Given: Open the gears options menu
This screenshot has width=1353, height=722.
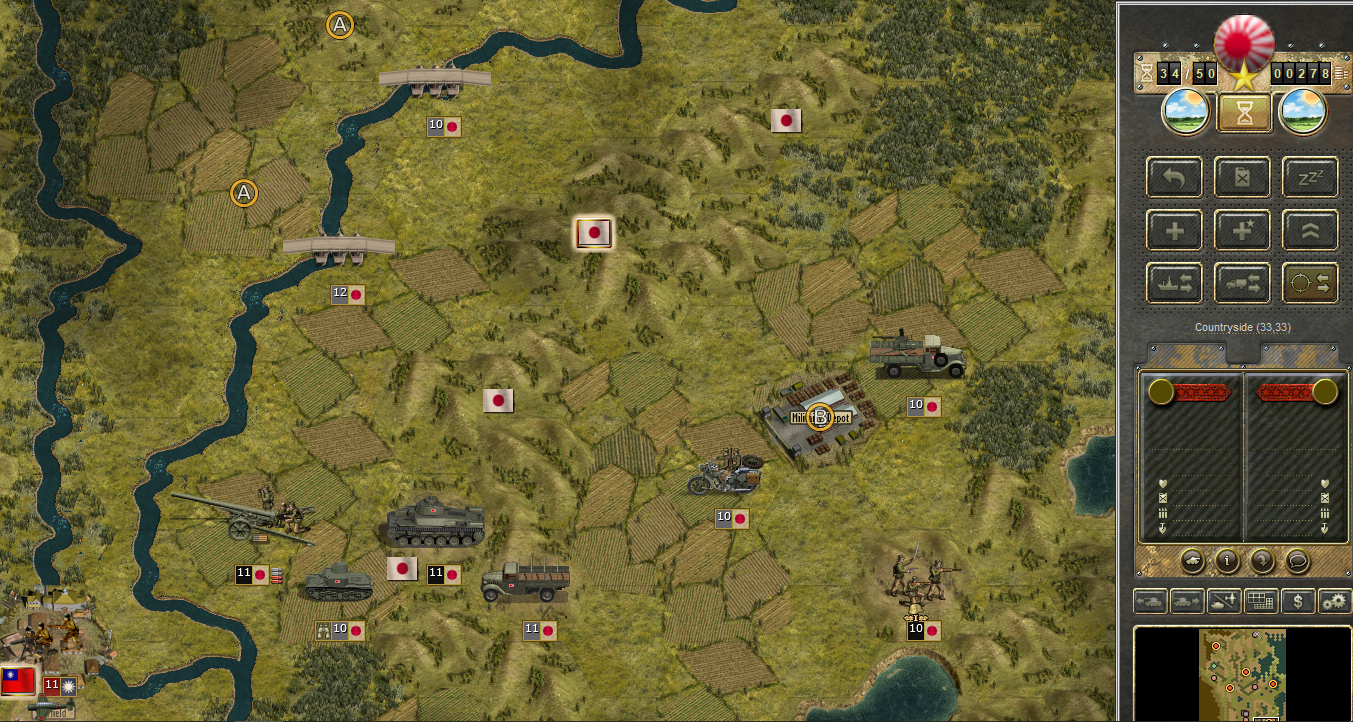Looking at the screenshot, I should (1334, 601).
